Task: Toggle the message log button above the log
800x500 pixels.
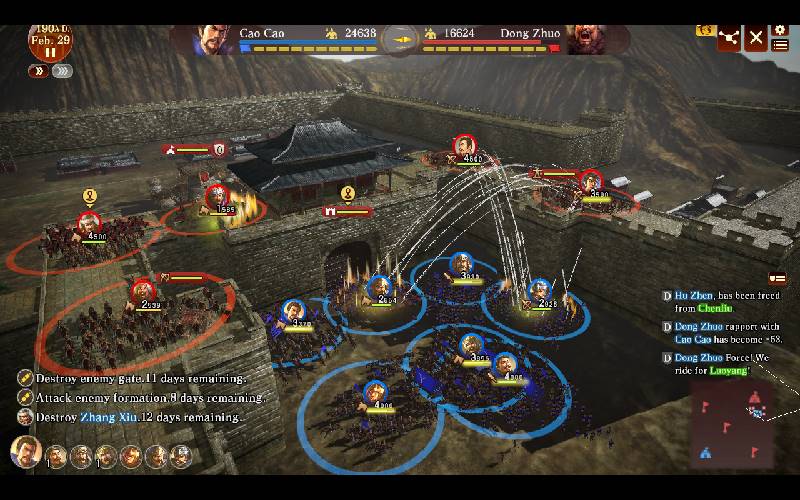Action: (x=777, y=277)
